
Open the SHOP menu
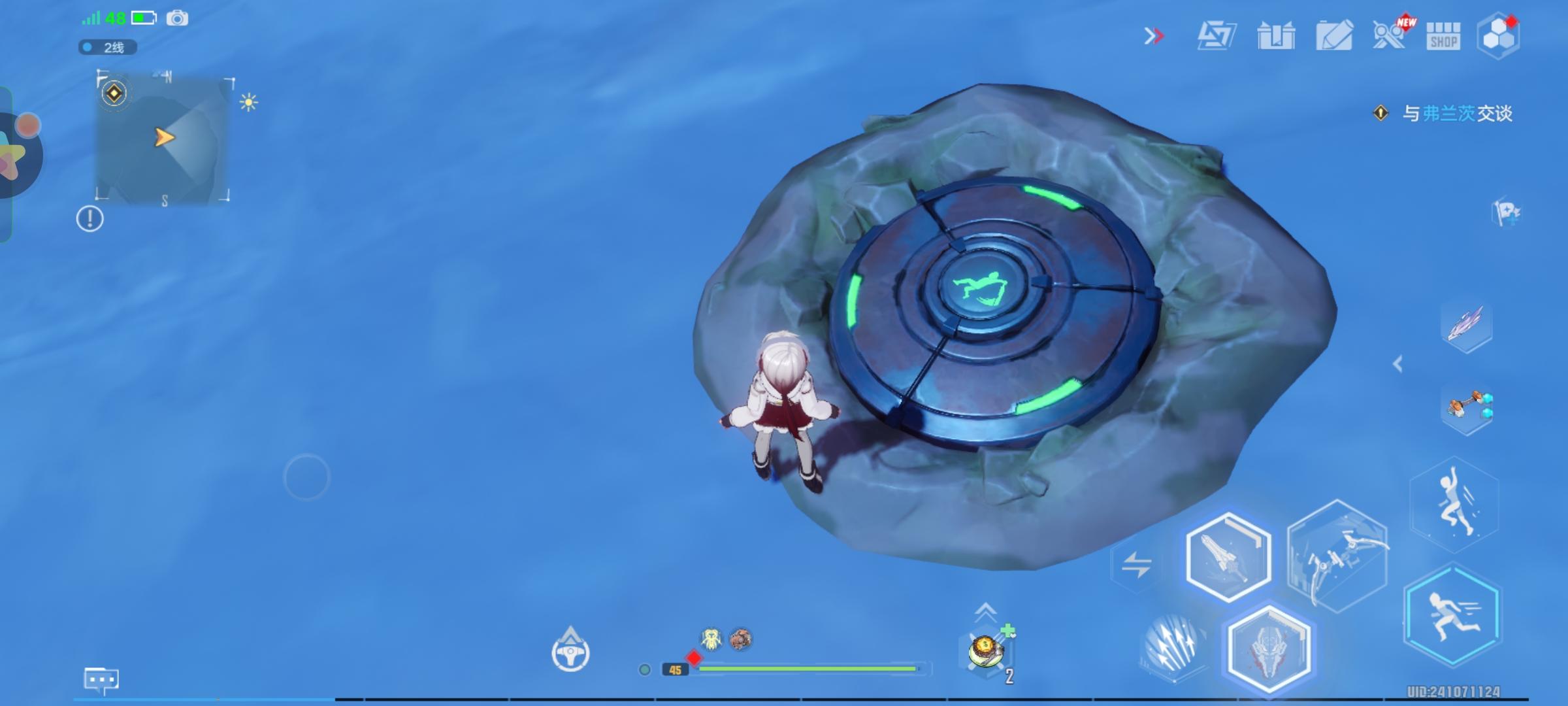(x=1443, y=37)
